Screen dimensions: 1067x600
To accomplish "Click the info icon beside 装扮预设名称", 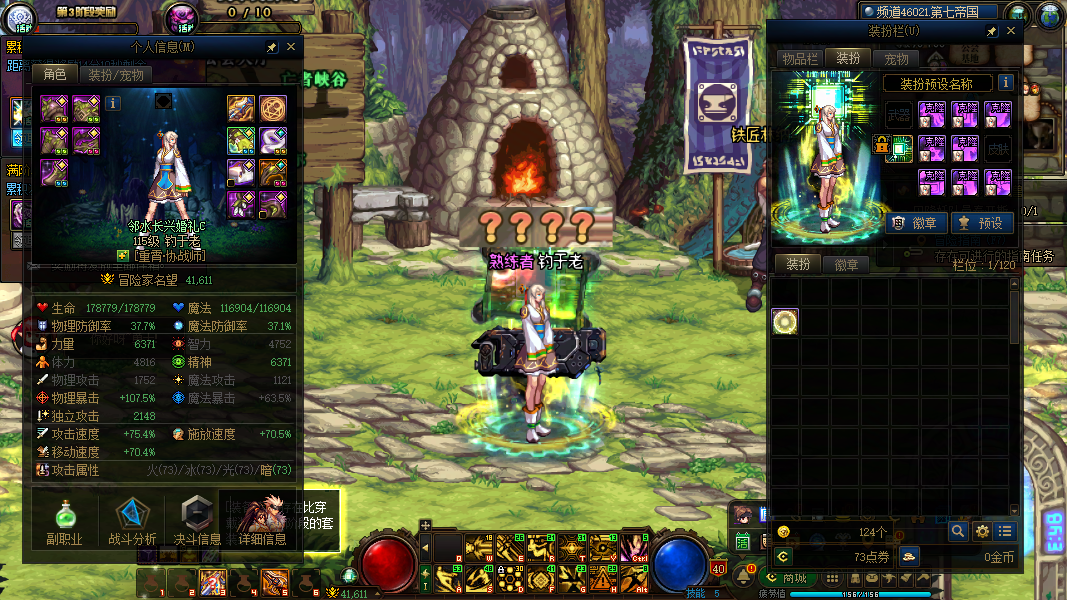I will (x=1006, y=83).
